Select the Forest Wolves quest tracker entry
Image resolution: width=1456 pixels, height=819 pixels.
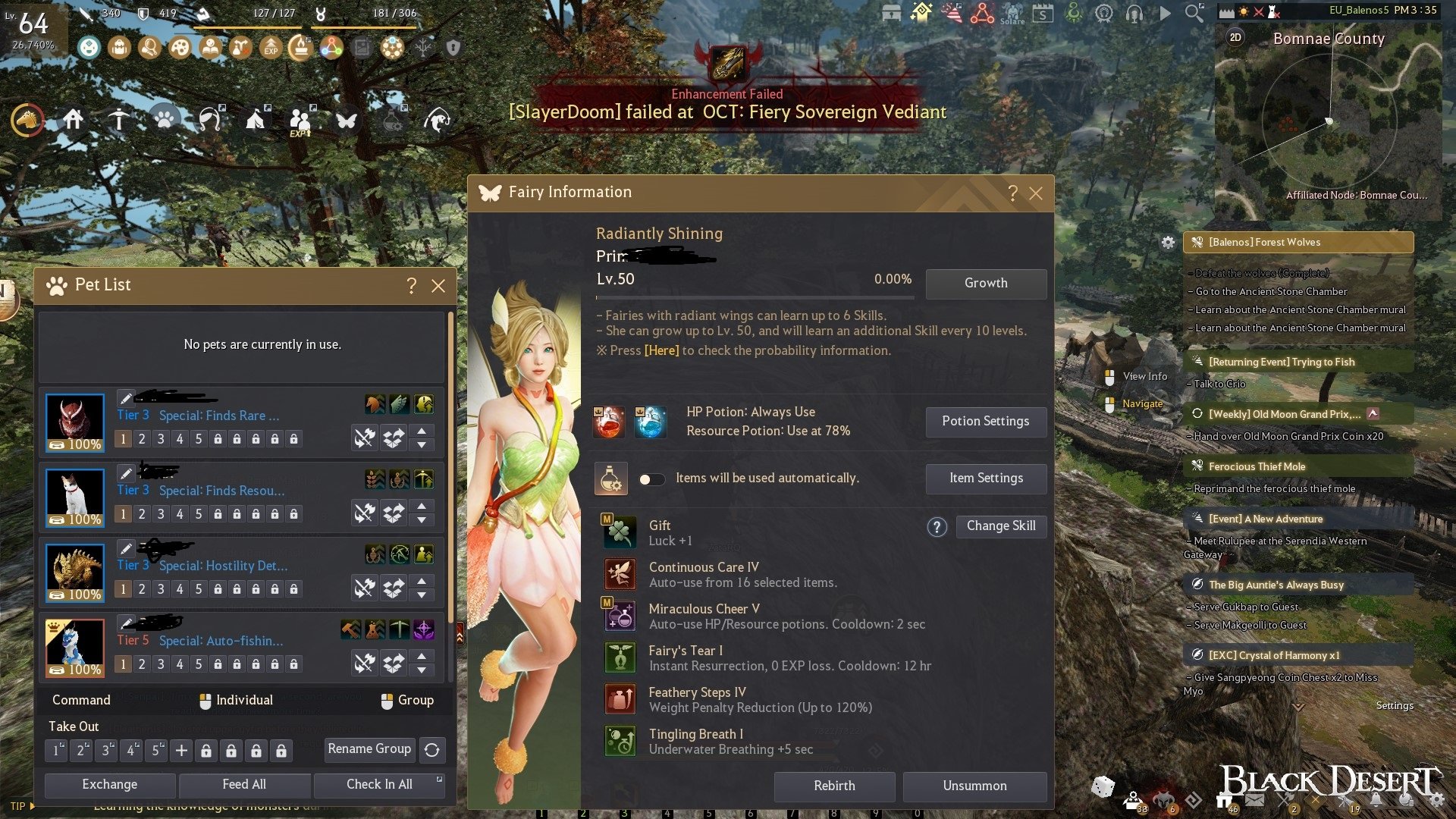tap(1298, 243)
